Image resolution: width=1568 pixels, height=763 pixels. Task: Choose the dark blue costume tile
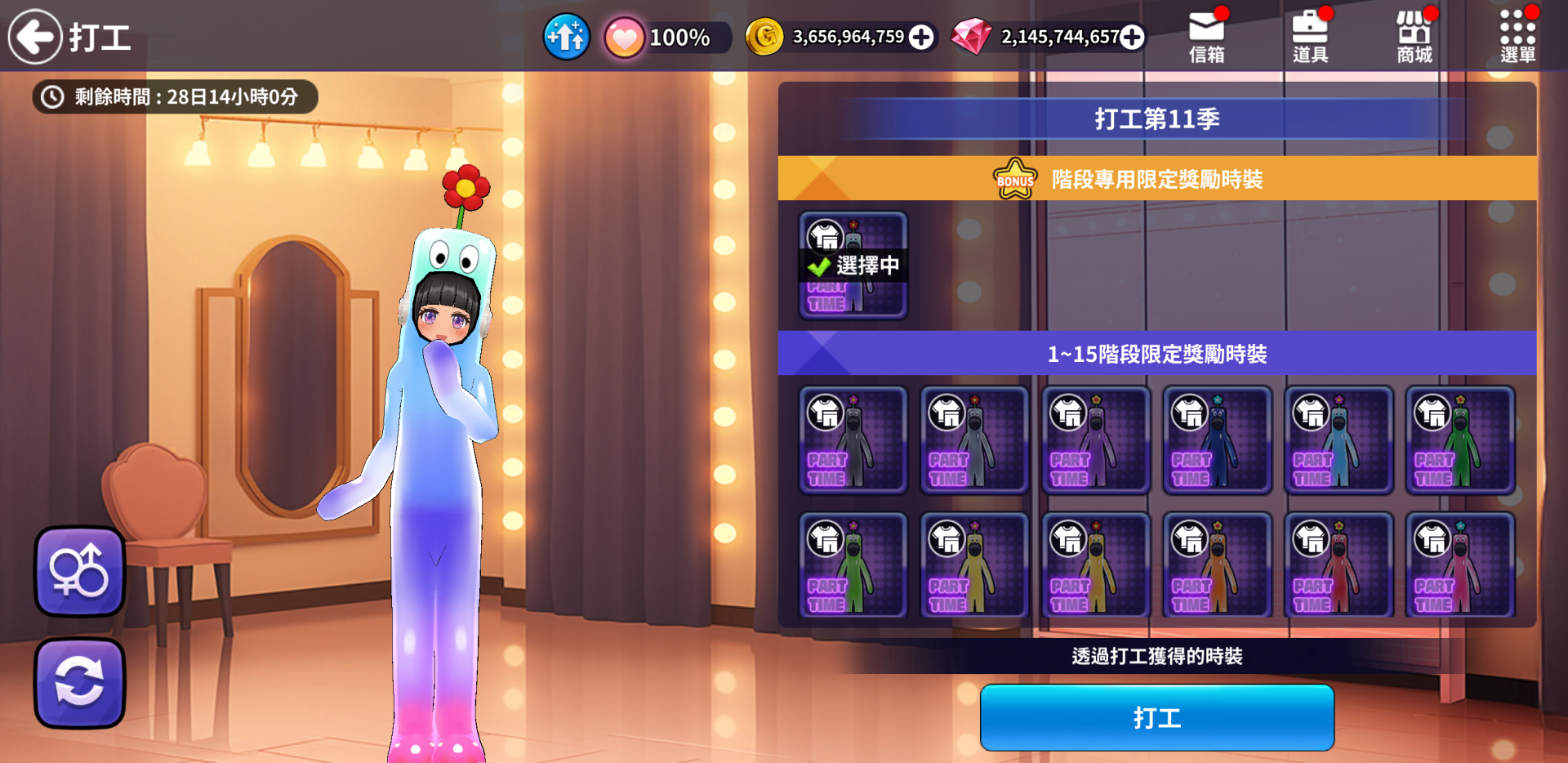coord(1217,440)
